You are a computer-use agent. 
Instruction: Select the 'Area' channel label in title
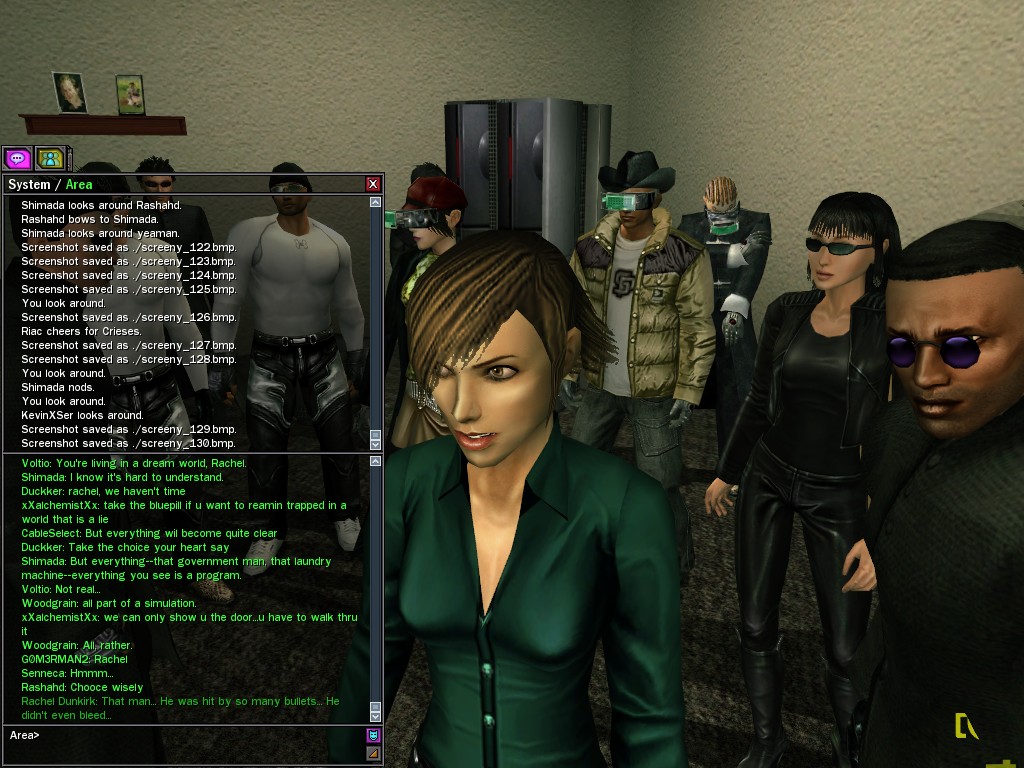(79, 184)
